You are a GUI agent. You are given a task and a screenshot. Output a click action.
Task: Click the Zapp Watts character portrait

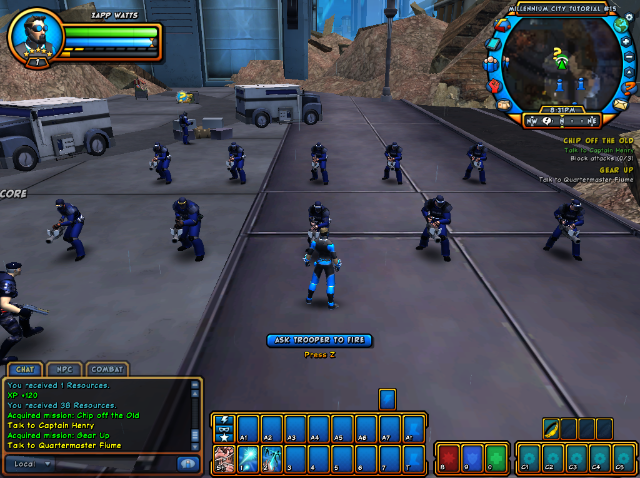point(35,36)
